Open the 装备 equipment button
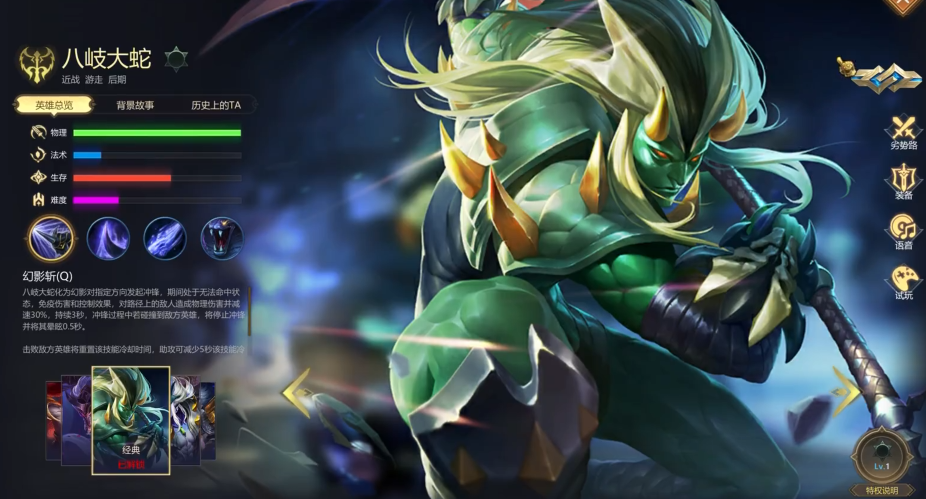Viewport: 926px width, 499px height. (903, 182)
